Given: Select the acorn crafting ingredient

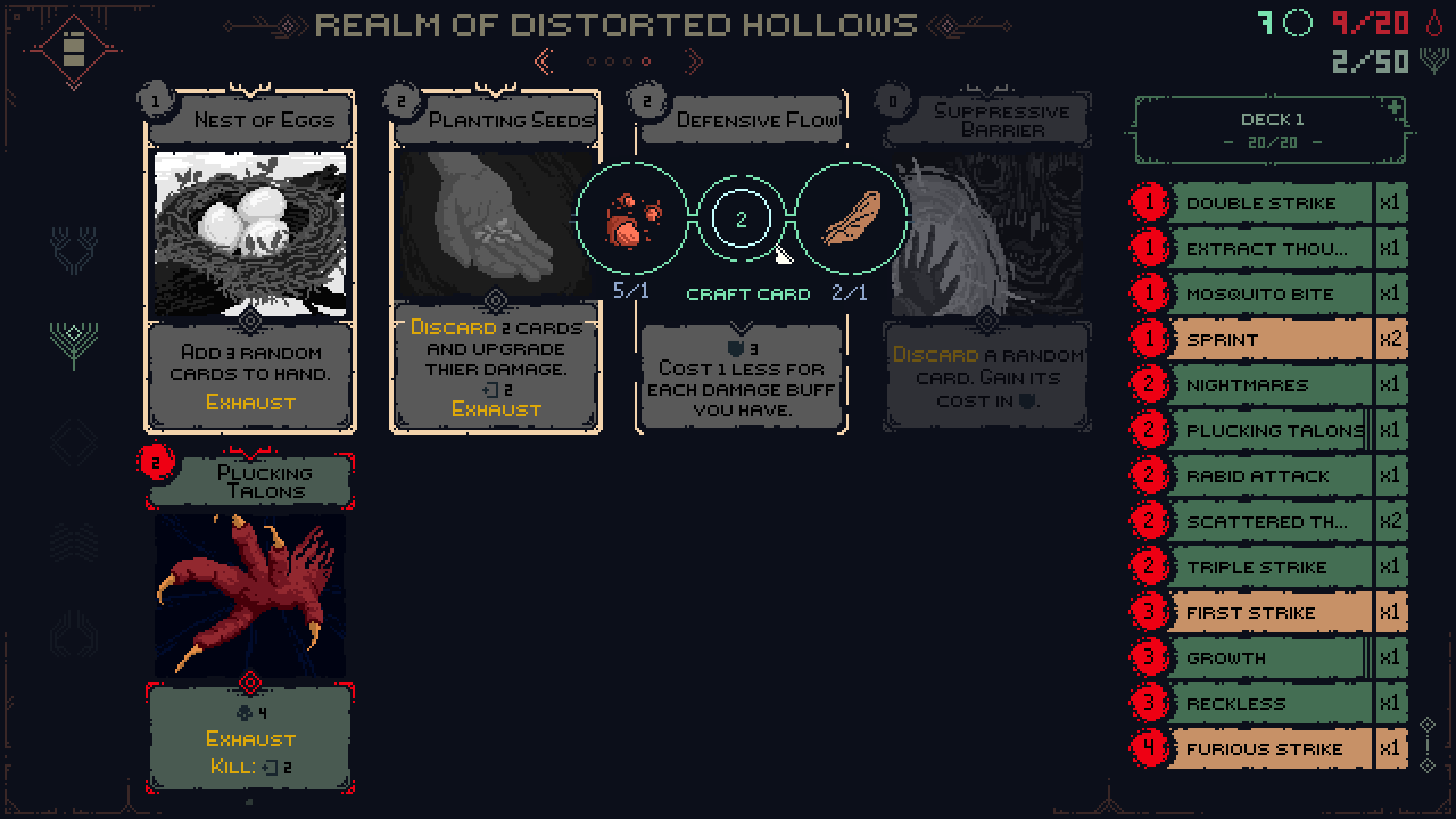Looking at the screenshot, I should [x=632, y=220].
